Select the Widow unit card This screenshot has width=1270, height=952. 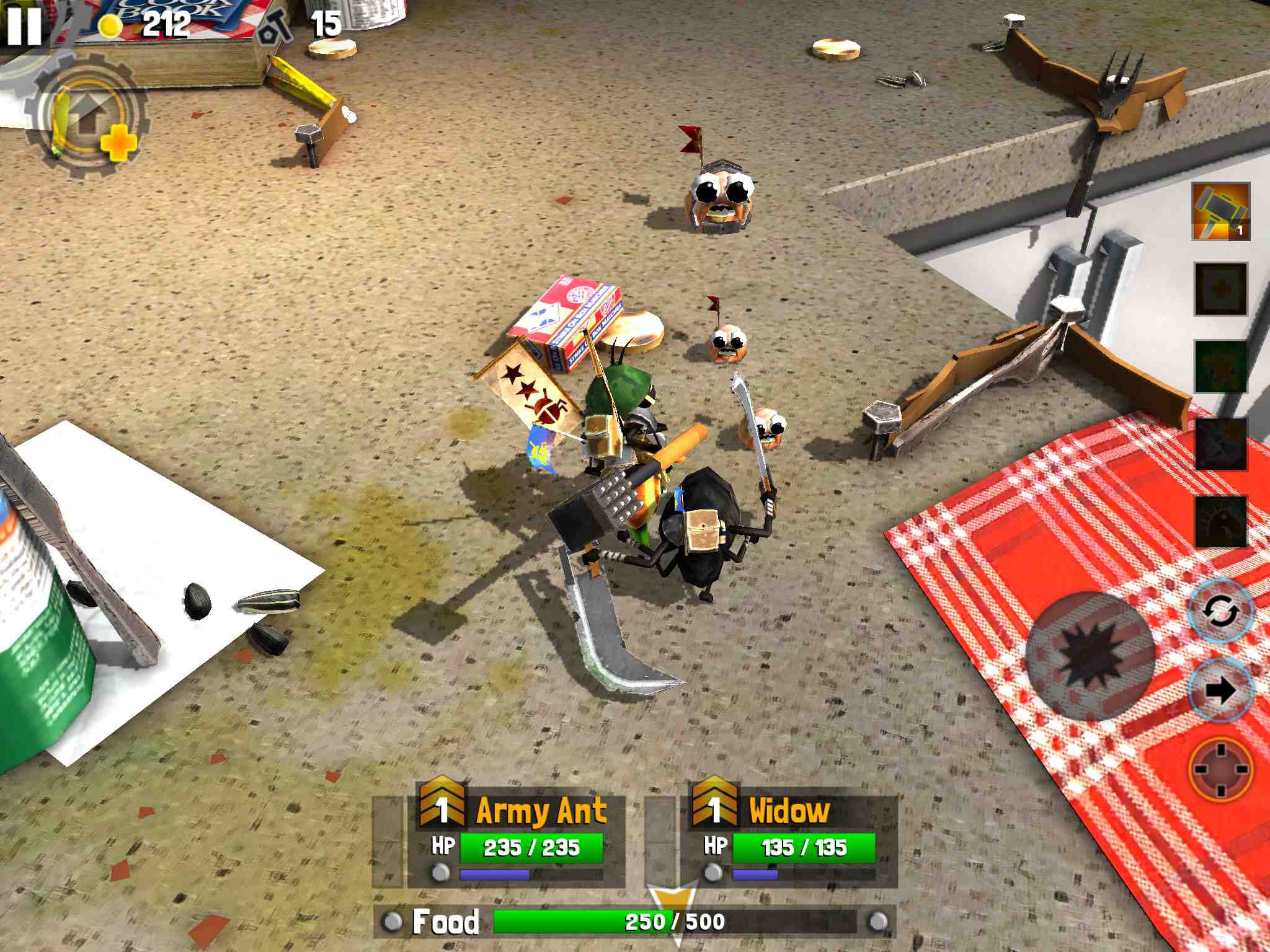(789, 840)
